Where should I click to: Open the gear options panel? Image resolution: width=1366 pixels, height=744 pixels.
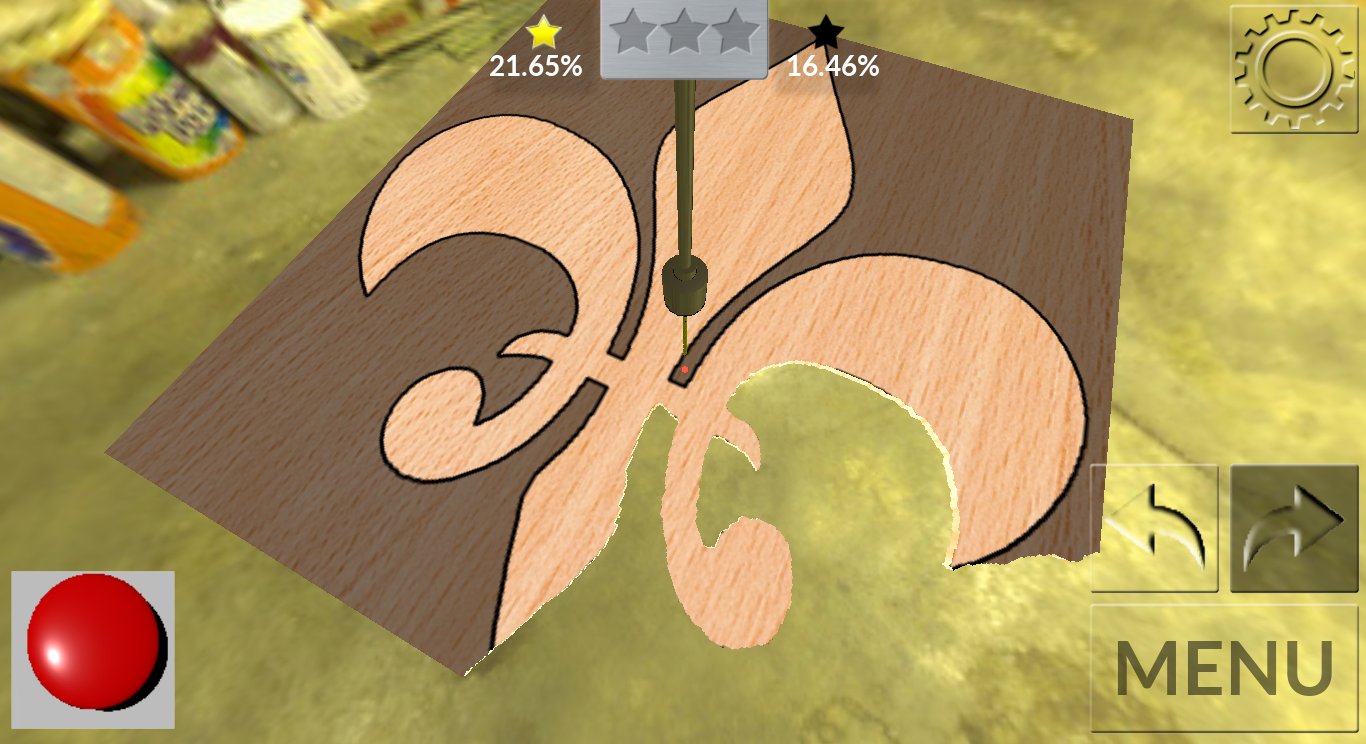[1295, 66]
